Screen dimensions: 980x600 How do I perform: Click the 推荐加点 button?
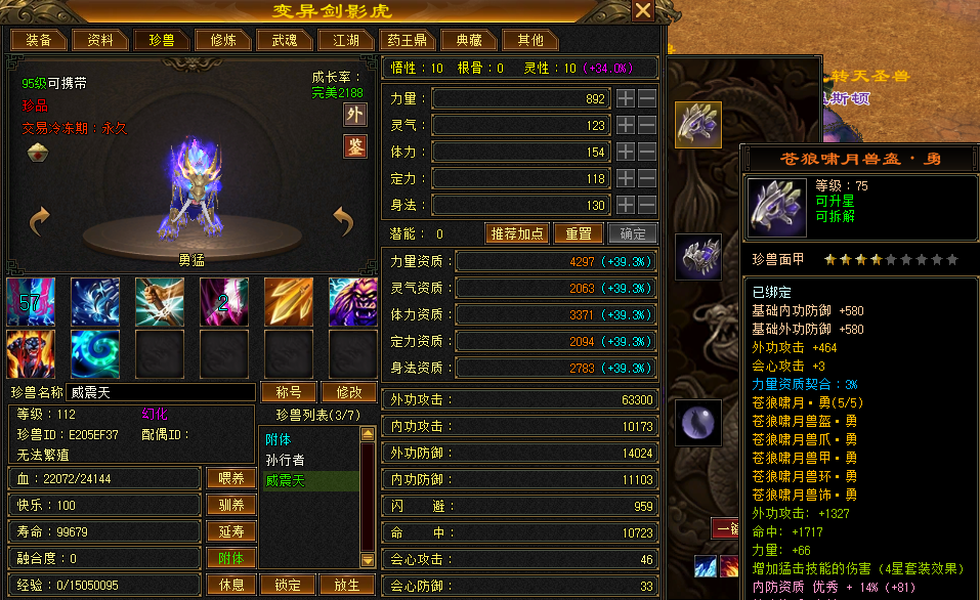coord(517,233)
